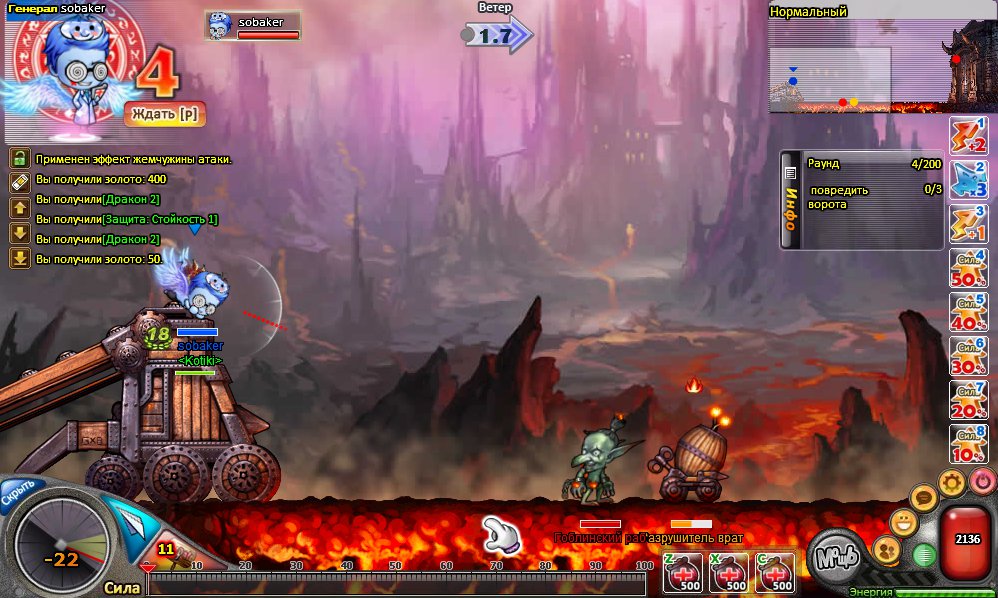998x598 pixels.
Task: Select the paper plane fly item
Action: (128, 519)
